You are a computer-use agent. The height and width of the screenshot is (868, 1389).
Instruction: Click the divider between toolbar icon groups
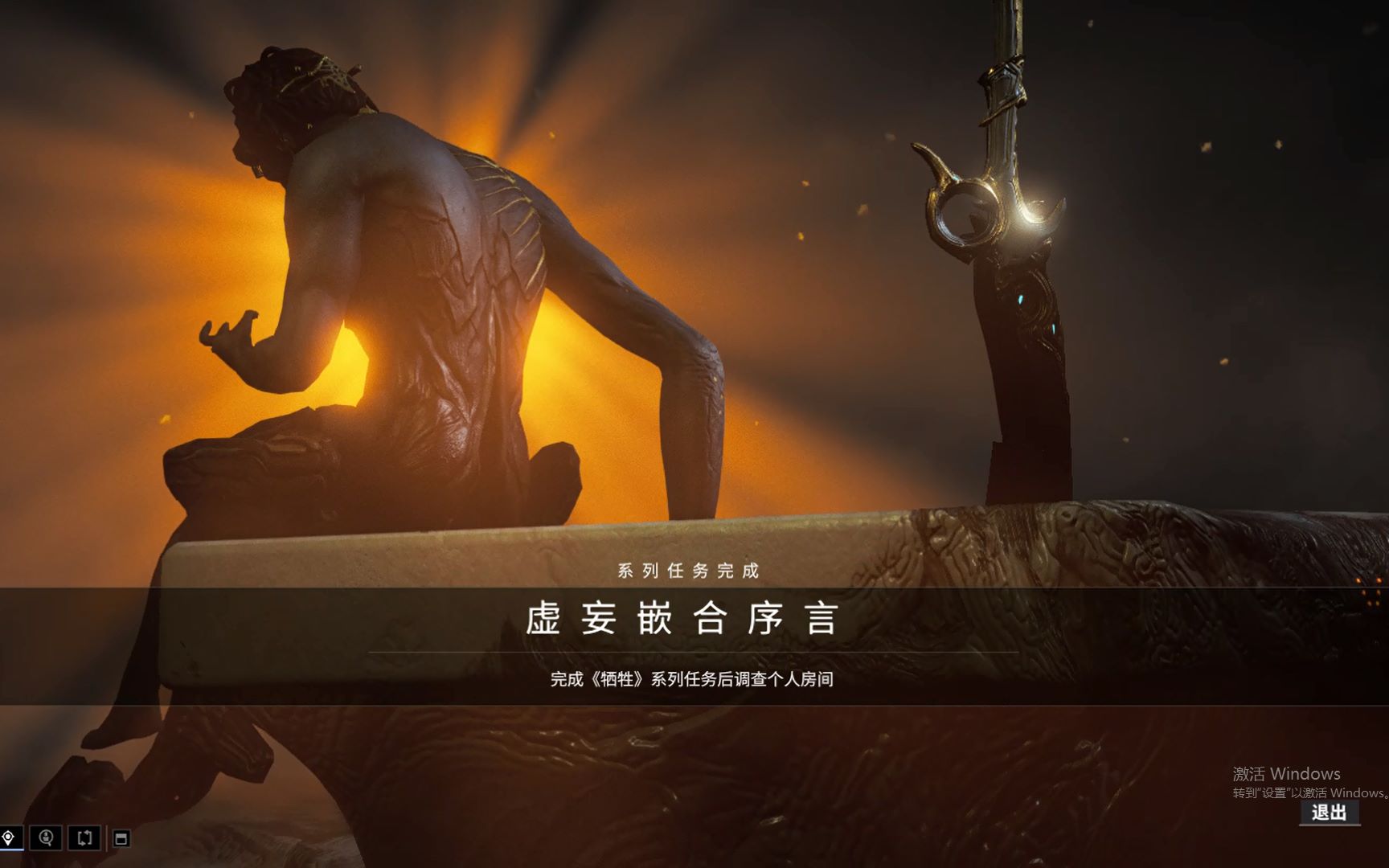107,838
